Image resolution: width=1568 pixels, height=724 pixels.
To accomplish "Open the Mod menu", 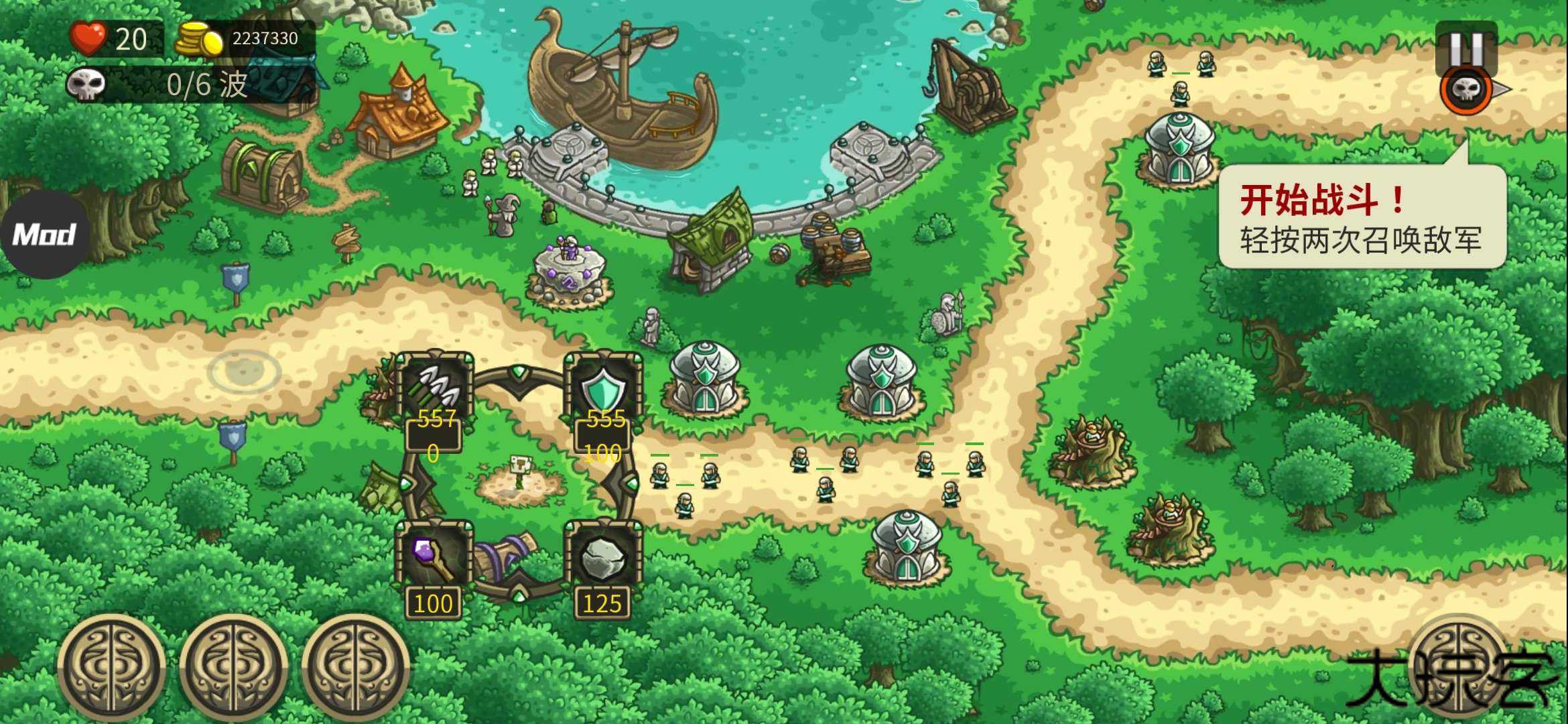I will (x=44, y=235).
